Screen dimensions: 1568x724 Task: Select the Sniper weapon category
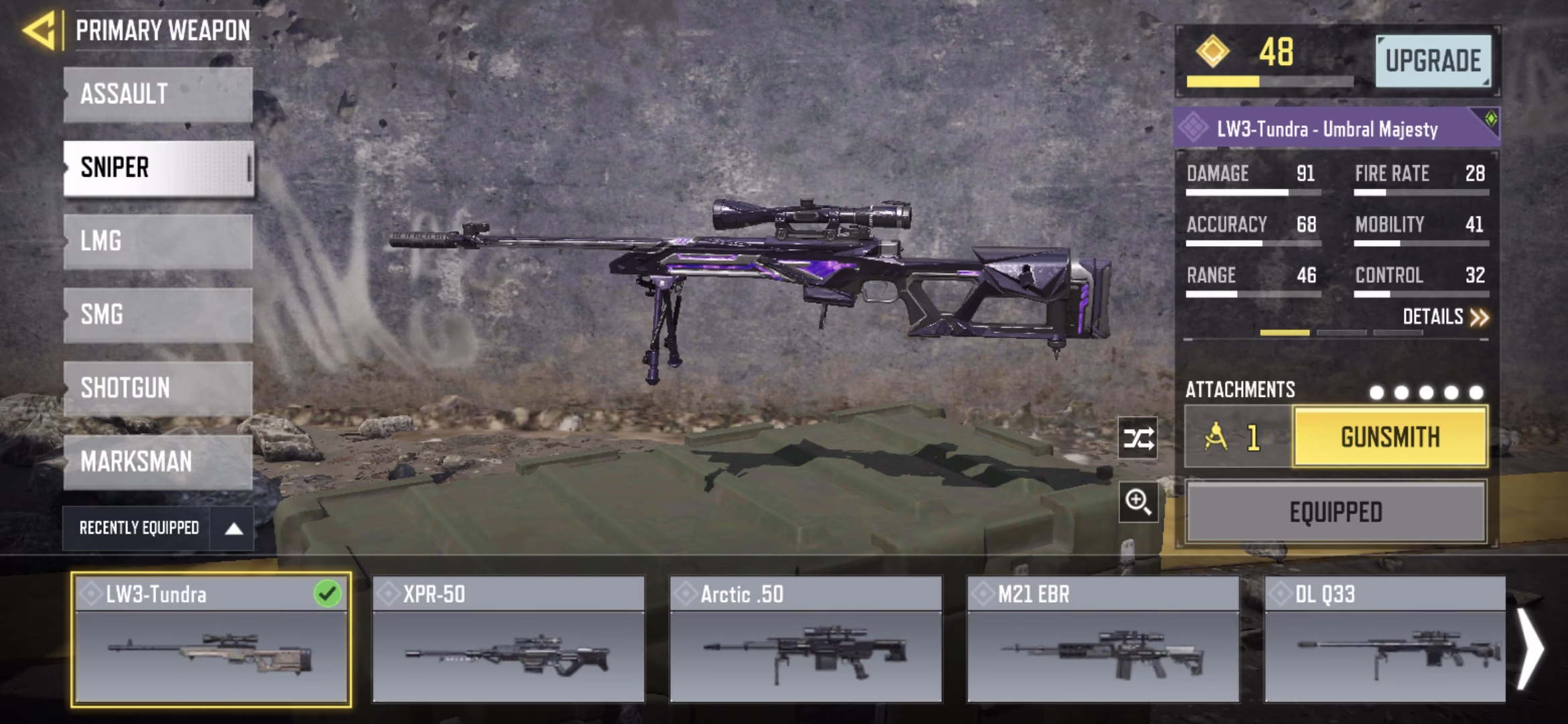tap(158, 168)
